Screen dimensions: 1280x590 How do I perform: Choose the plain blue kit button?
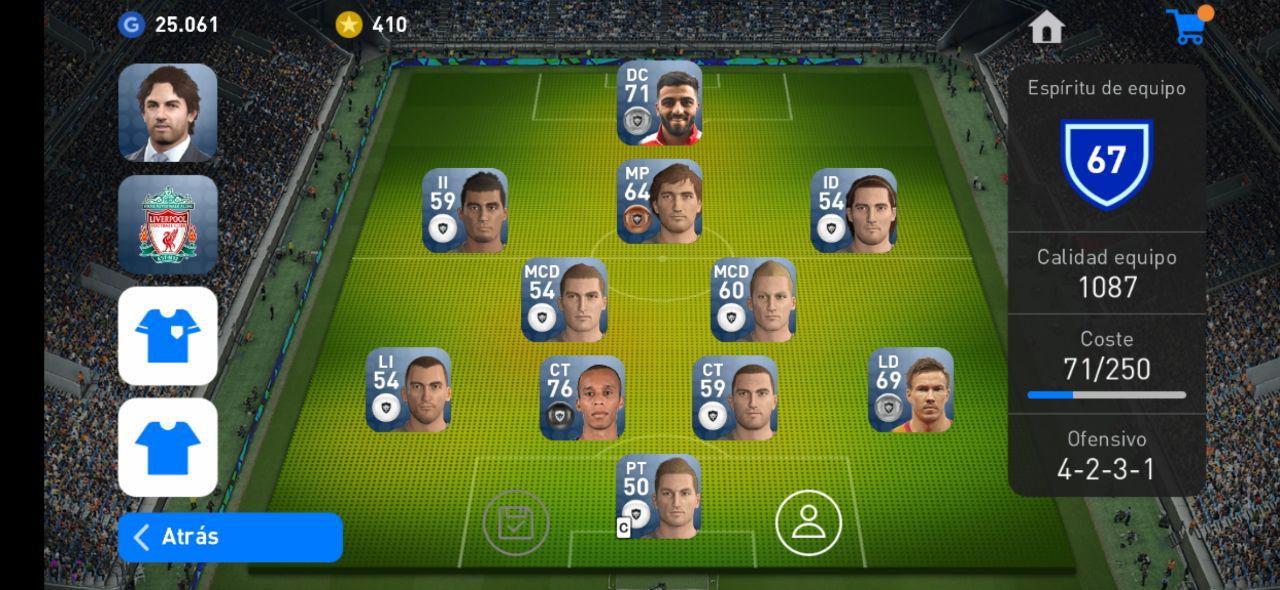[168, 447]
